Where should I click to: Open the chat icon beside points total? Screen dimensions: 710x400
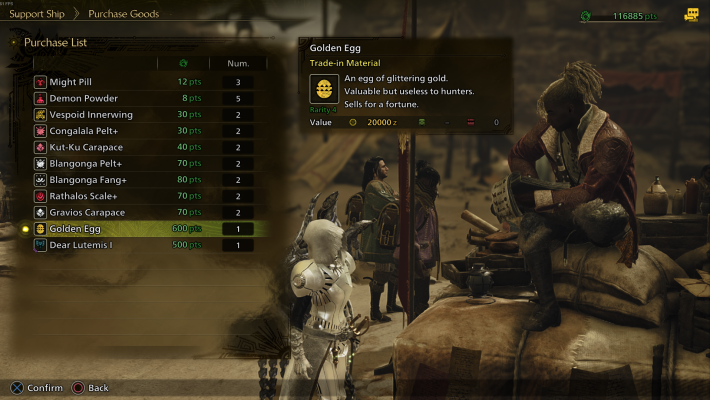click(x=691, y=15)
